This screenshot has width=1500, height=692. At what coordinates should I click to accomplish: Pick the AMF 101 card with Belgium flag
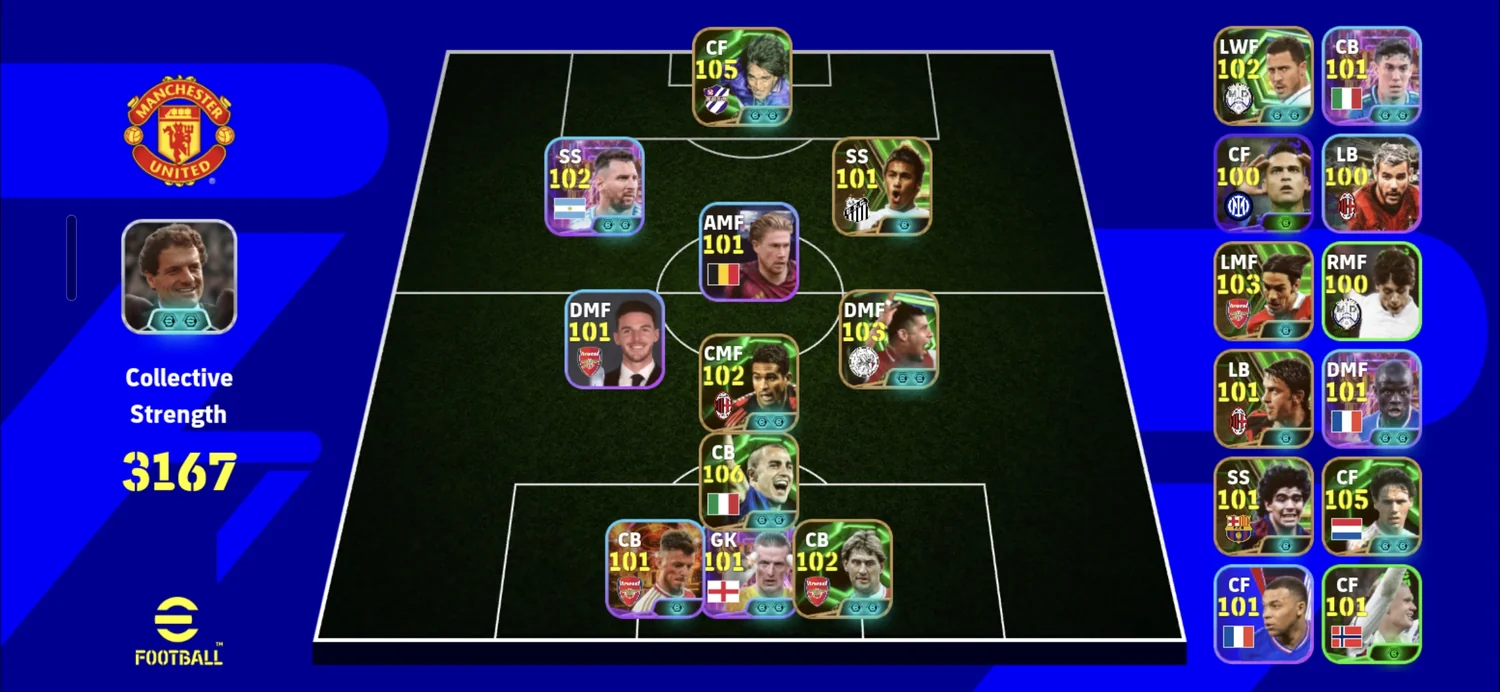748,252
